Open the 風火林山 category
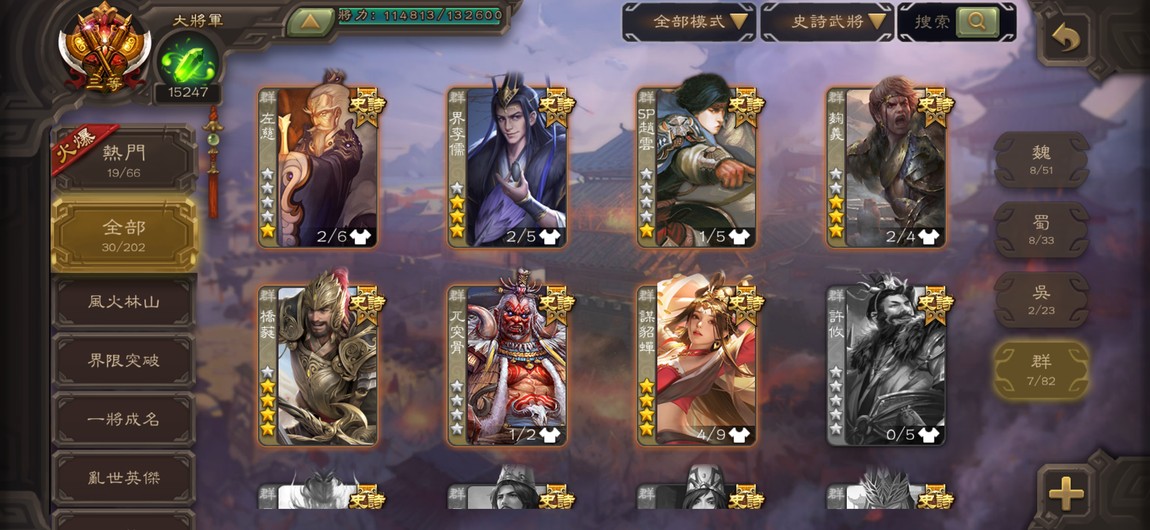1150x530 pixels. pyautogui.click(x=124, y=301)
